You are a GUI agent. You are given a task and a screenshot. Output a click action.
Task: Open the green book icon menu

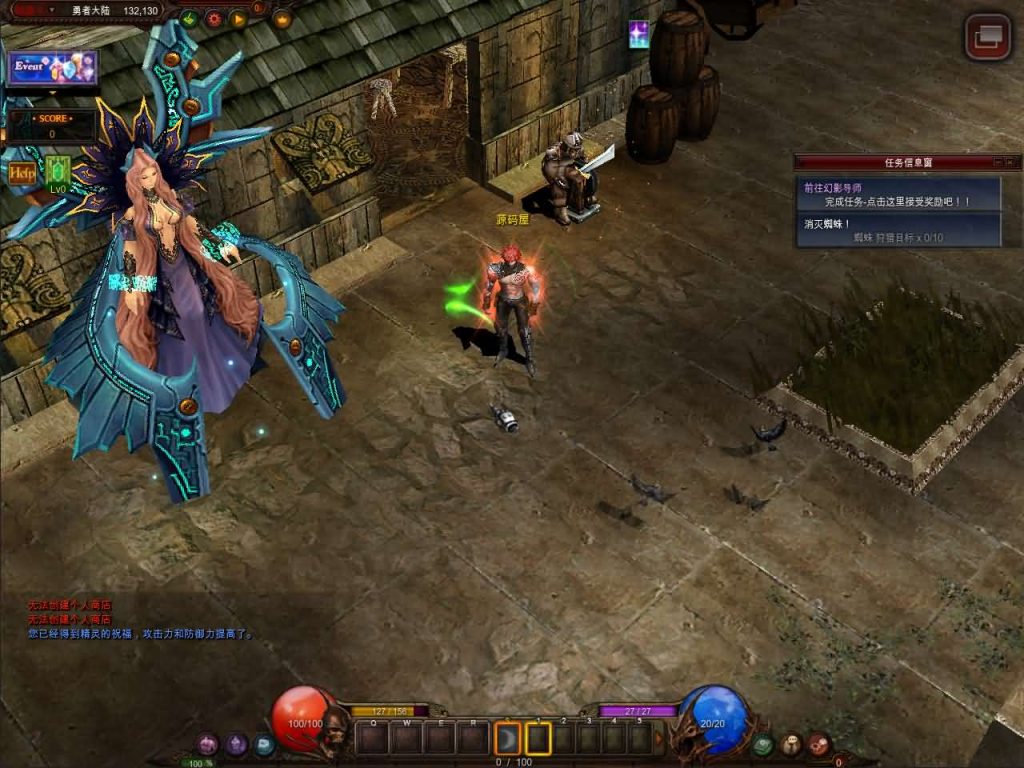763,744
